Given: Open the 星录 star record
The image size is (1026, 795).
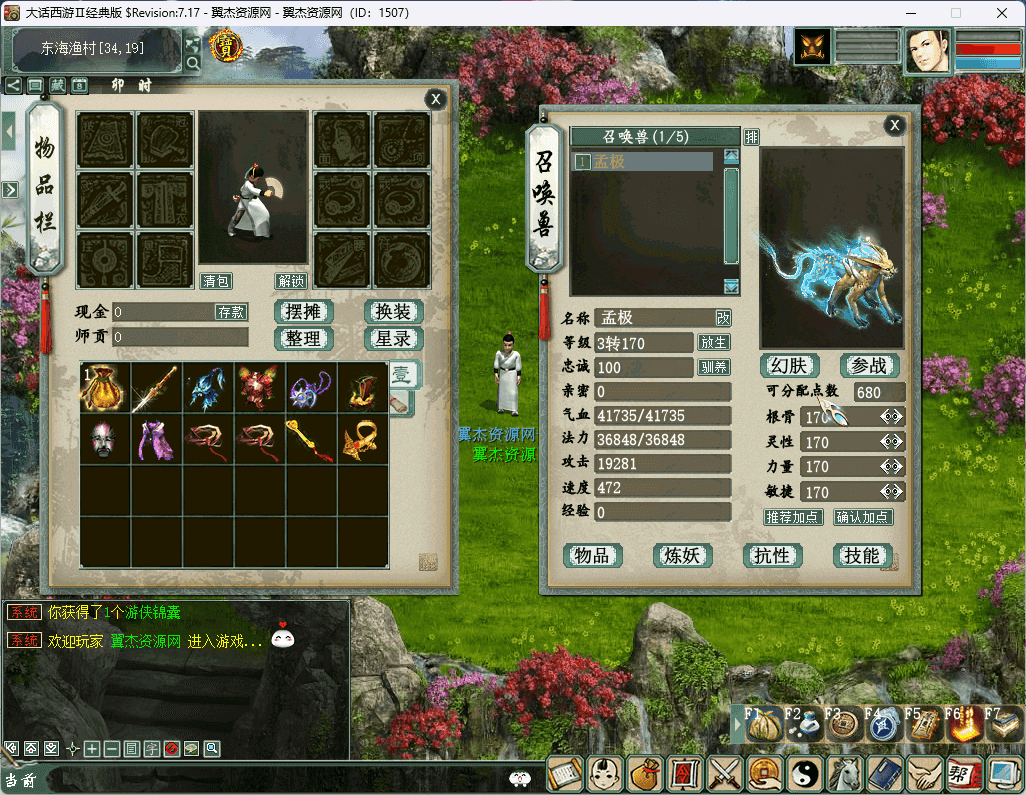Looking at the screenshot, I should pos(393,339).
